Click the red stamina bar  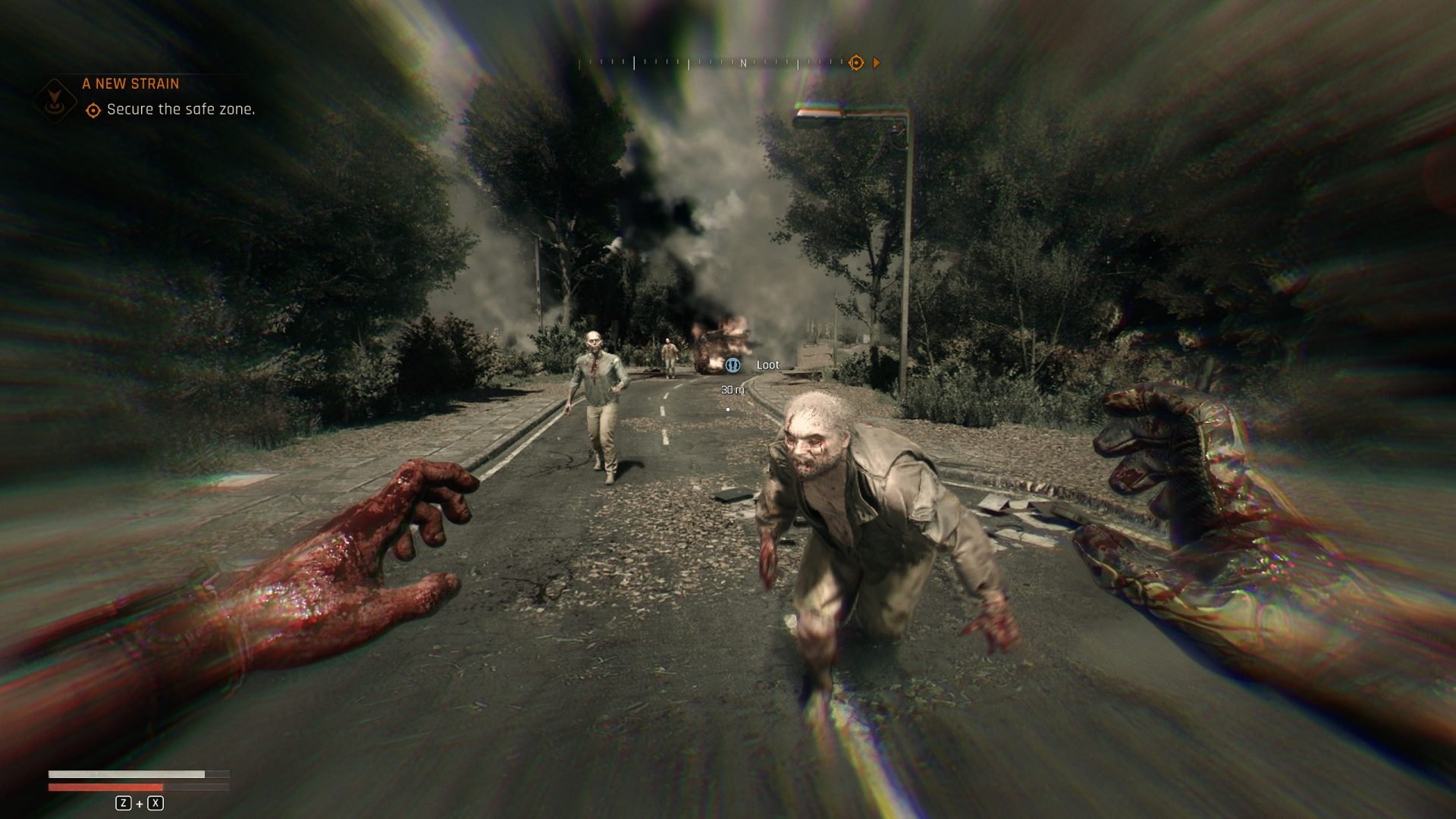[106, 786]
